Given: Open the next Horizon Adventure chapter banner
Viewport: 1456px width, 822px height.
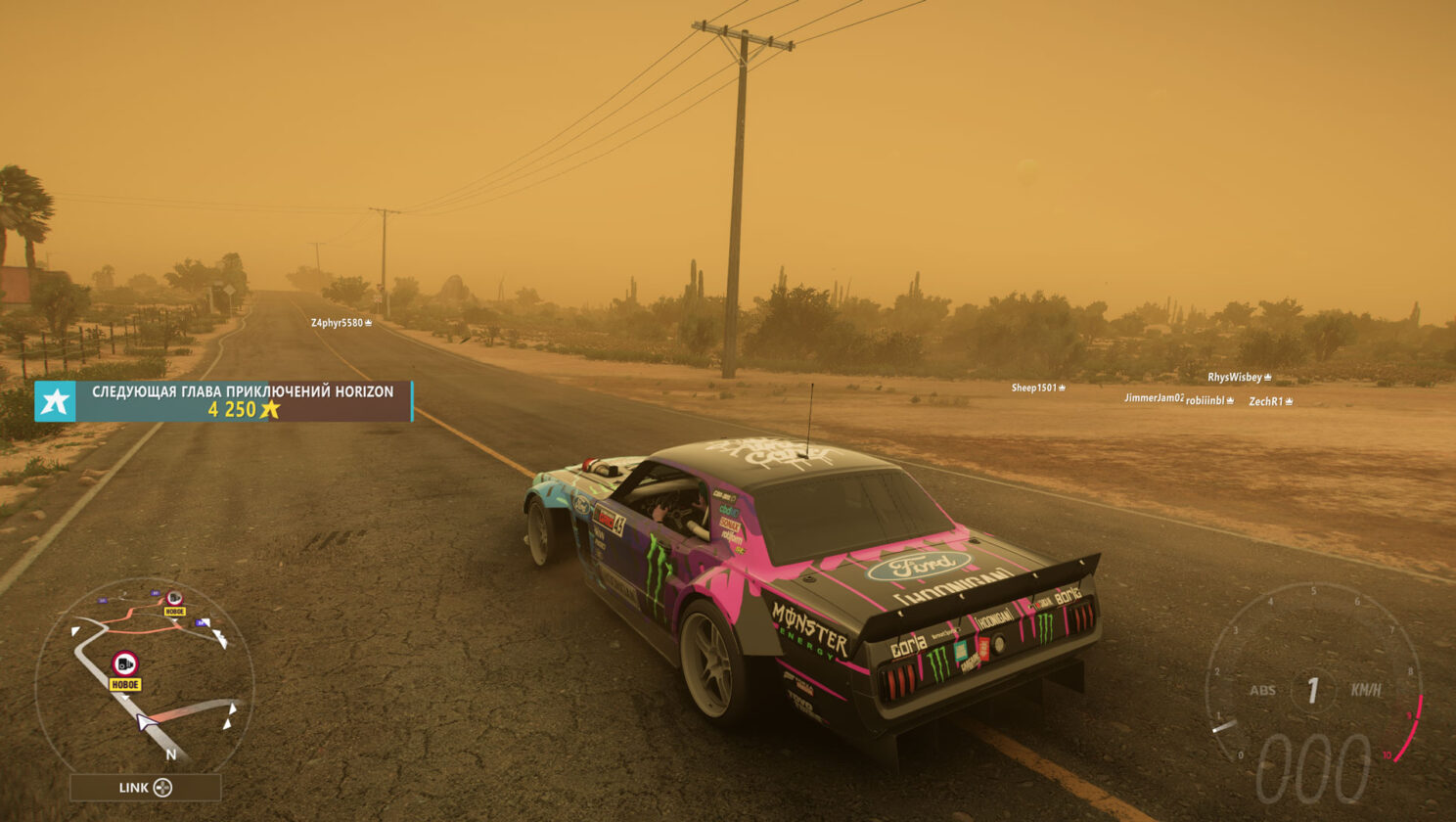Looking at the screenshot, I should (243, 401).
